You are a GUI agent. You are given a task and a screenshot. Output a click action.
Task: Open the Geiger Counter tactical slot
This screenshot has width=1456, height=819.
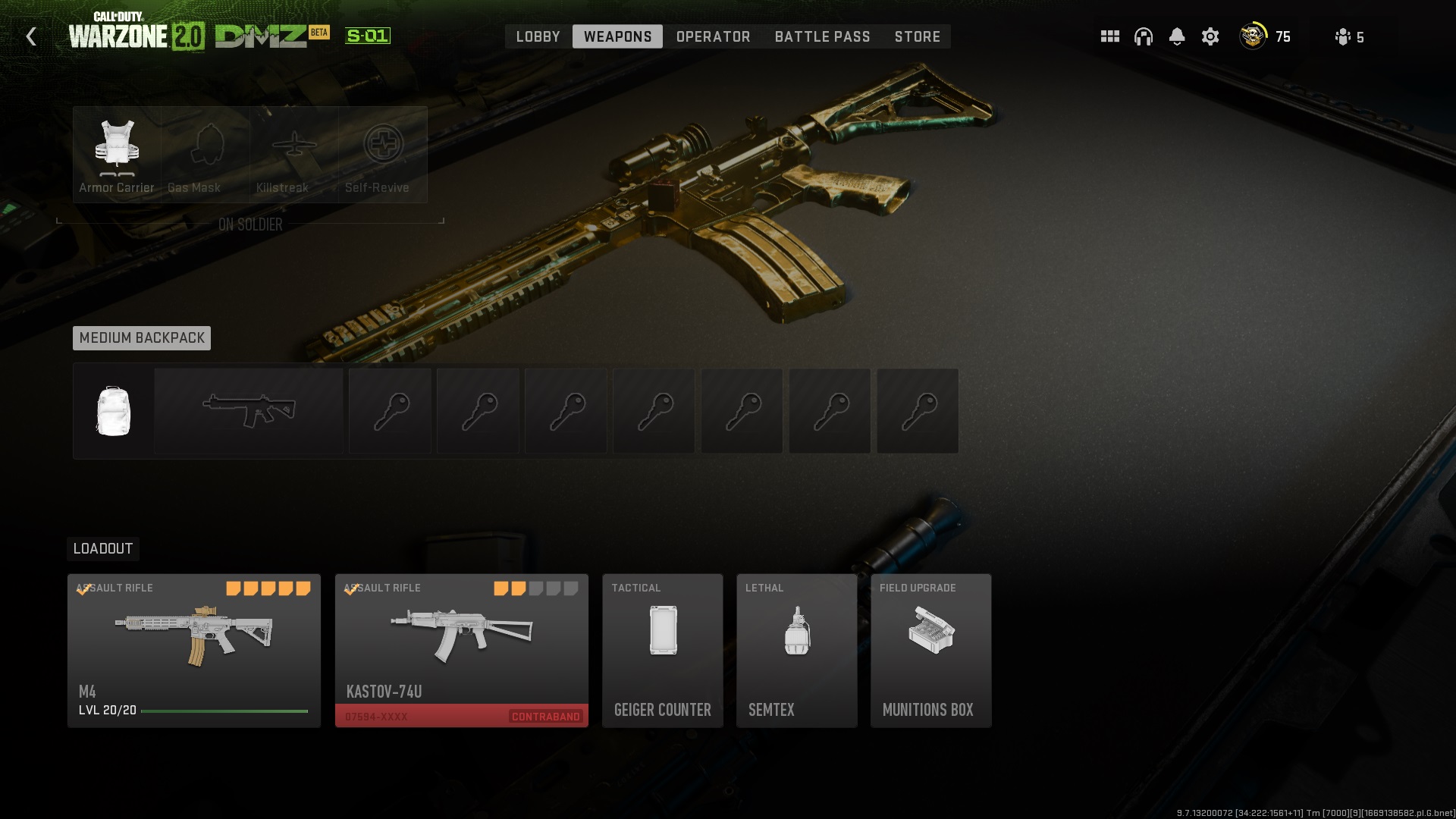(662, 650)
